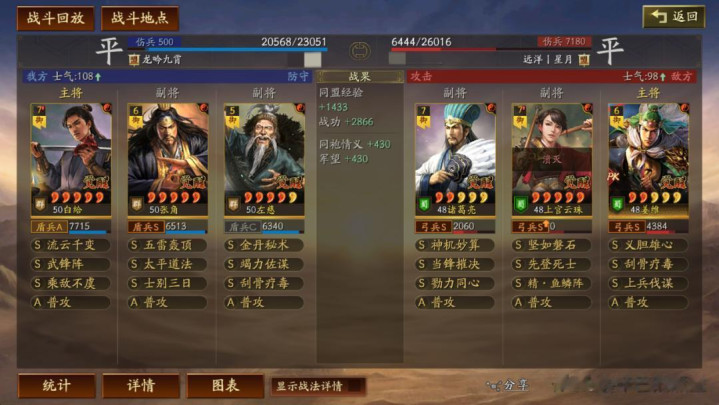Show the 战斗地点 battle location
This screenshot has height=405, width=719.
[x=140, y=18]
